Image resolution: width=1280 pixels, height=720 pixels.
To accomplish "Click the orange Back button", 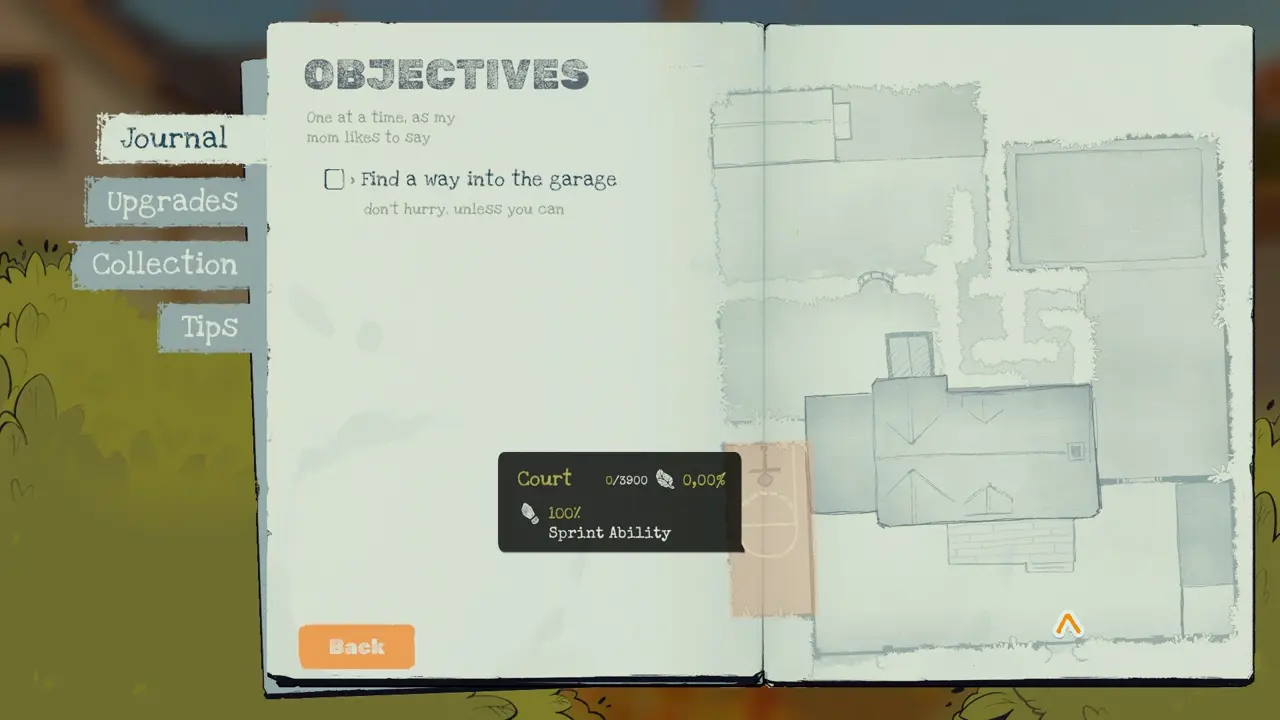I will pos(356,647).
